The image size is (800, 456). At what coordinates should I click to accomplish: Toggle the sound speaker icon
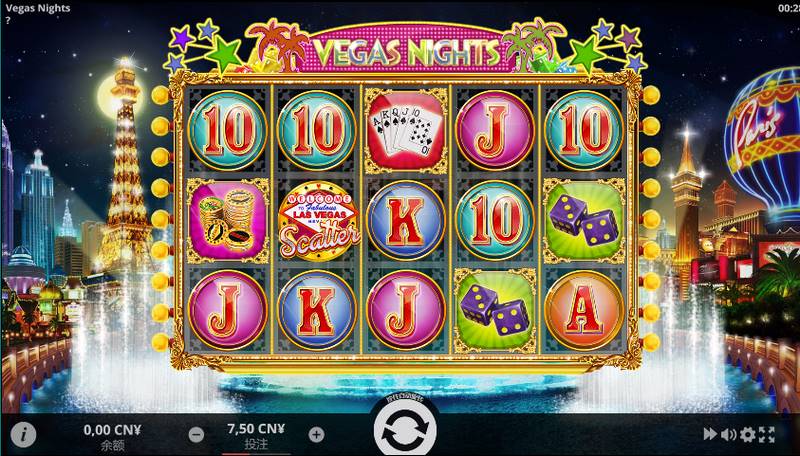(728, 434)
